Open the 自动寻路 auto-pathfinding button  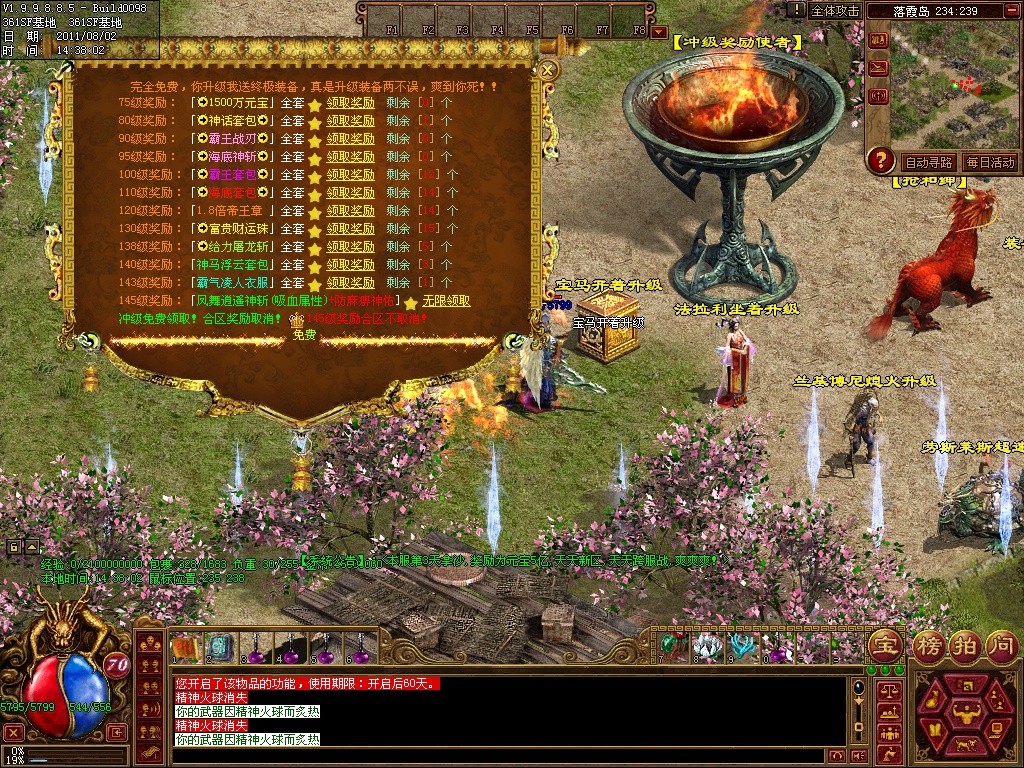[929, 162]
